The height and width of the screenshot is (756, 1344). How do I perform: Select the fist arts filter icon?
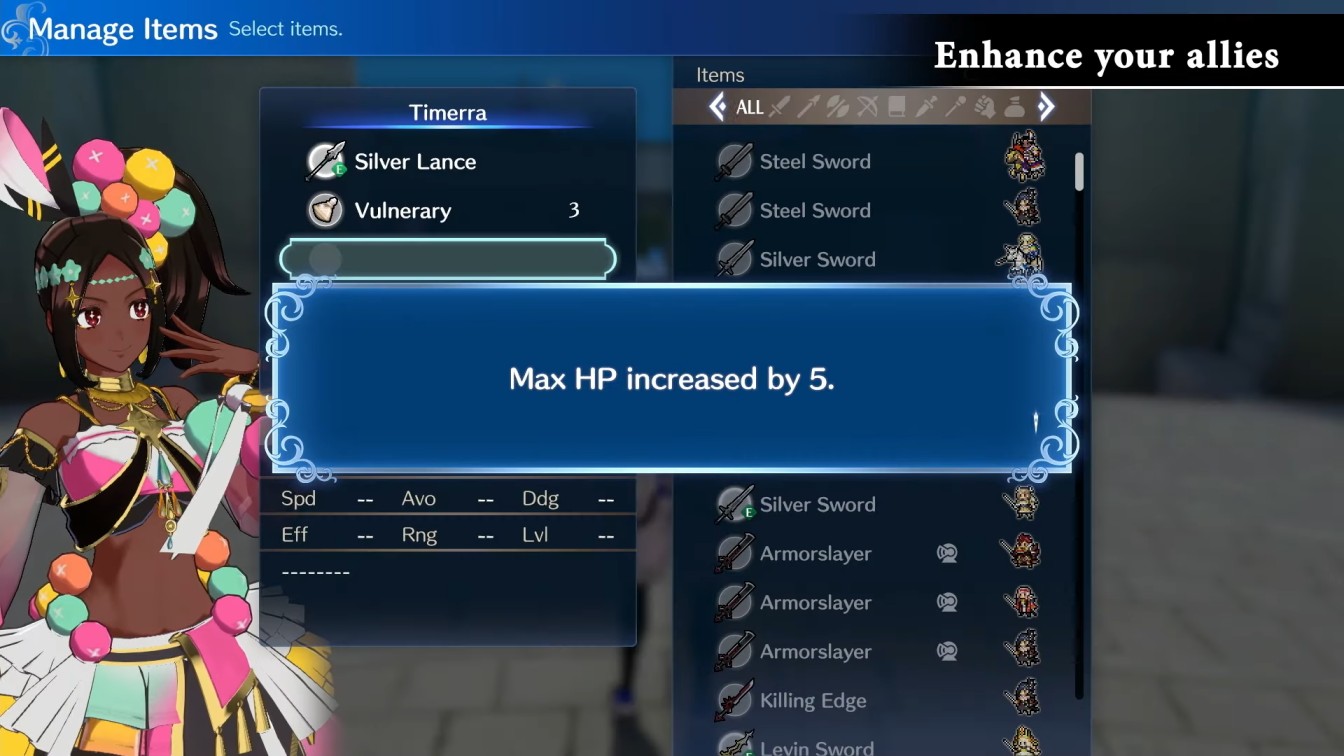986,107
